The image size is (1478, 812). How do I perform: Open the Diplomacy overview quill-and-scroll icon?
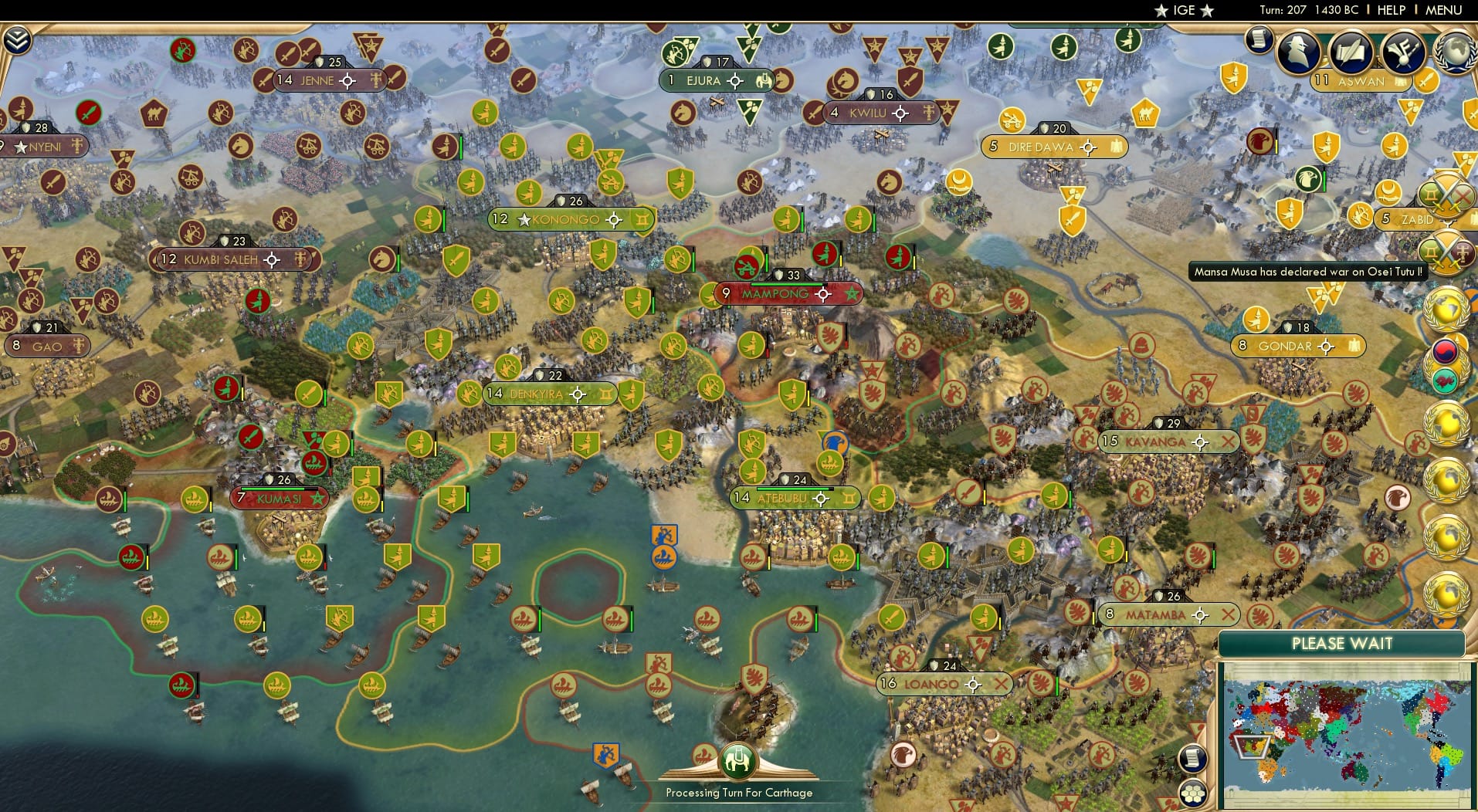tap(1350, 52)
